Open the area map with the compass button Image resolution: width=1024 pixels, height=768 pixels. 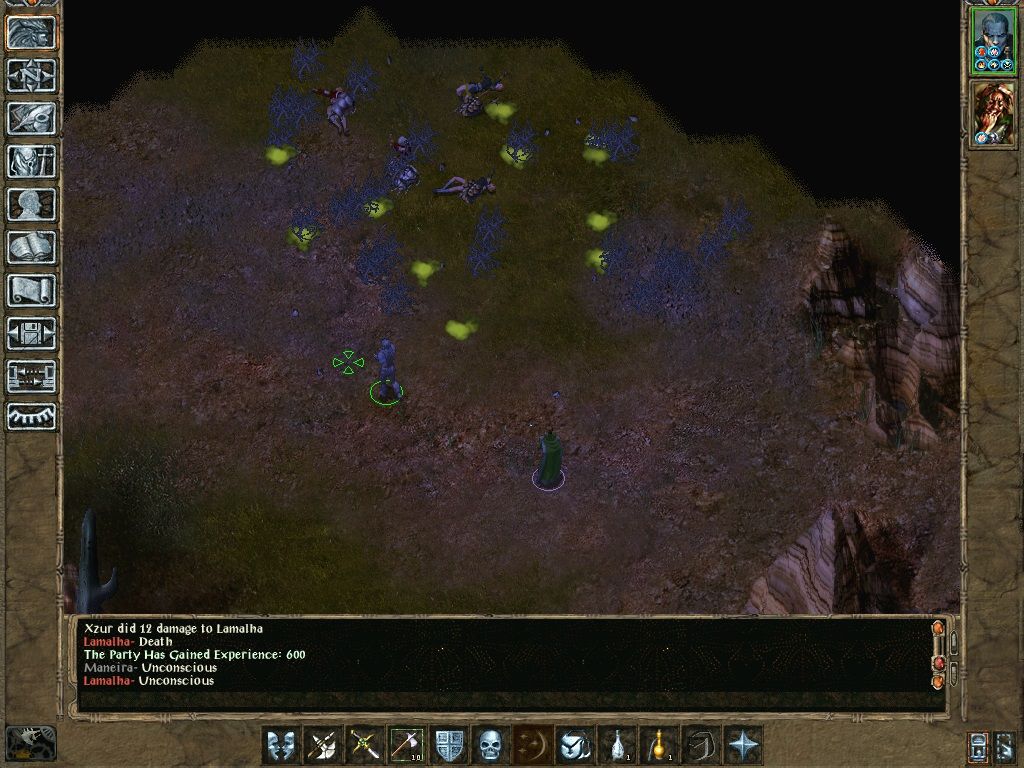click(x=32, y=75)
